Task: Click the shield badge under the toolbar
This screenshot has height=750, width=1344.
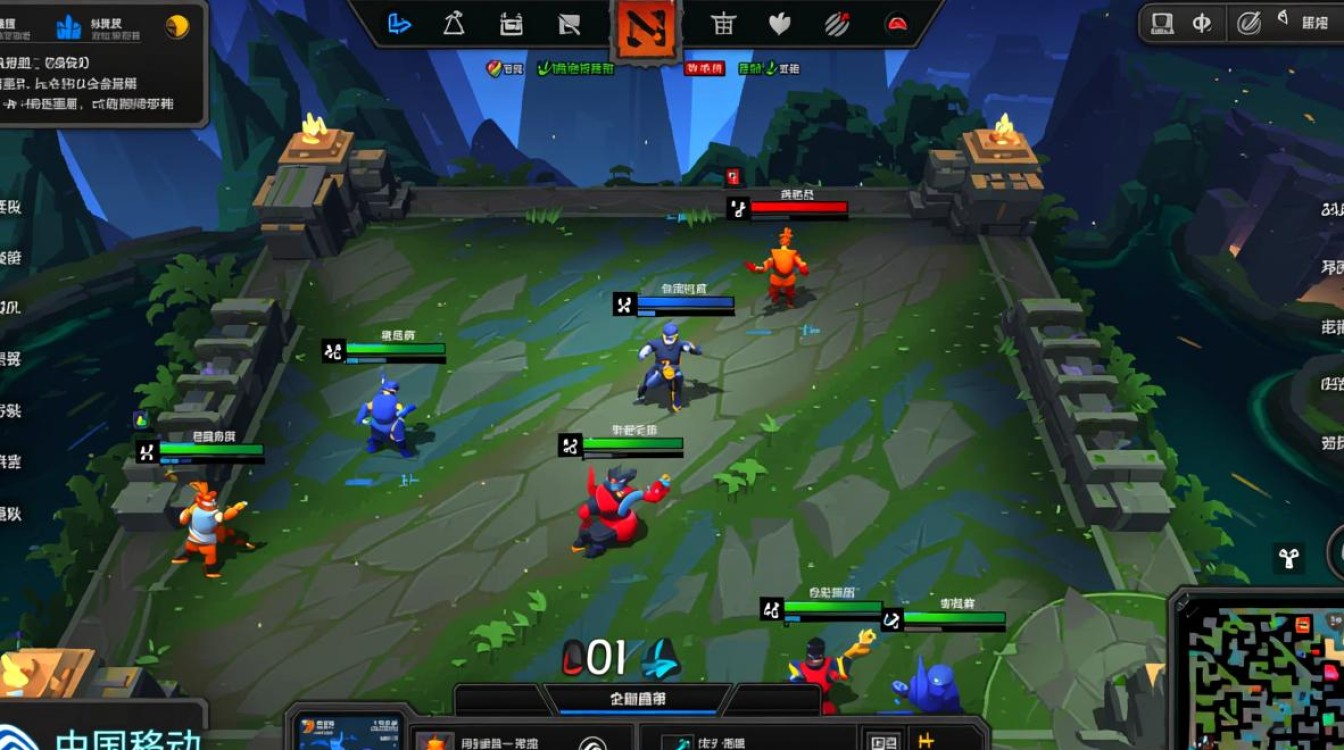Action: [x=494, y=68]
